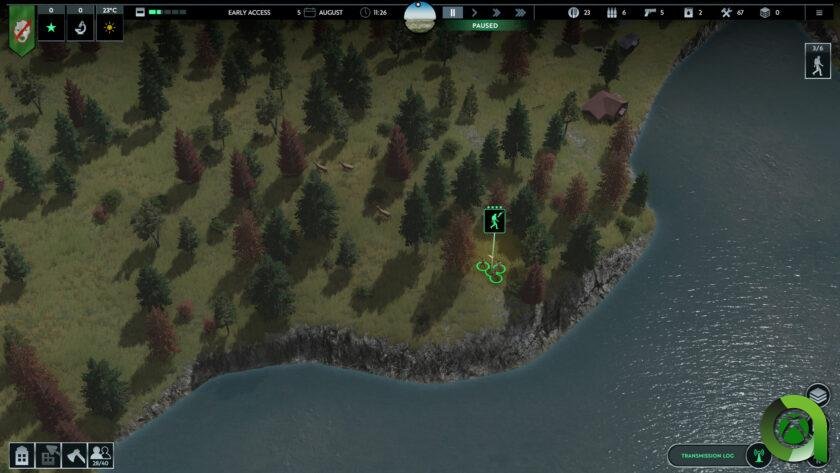The height and width of the screenshot is (473, 840).
Task: Open the green star reputation panel
Action: click(x=51, y=27)
